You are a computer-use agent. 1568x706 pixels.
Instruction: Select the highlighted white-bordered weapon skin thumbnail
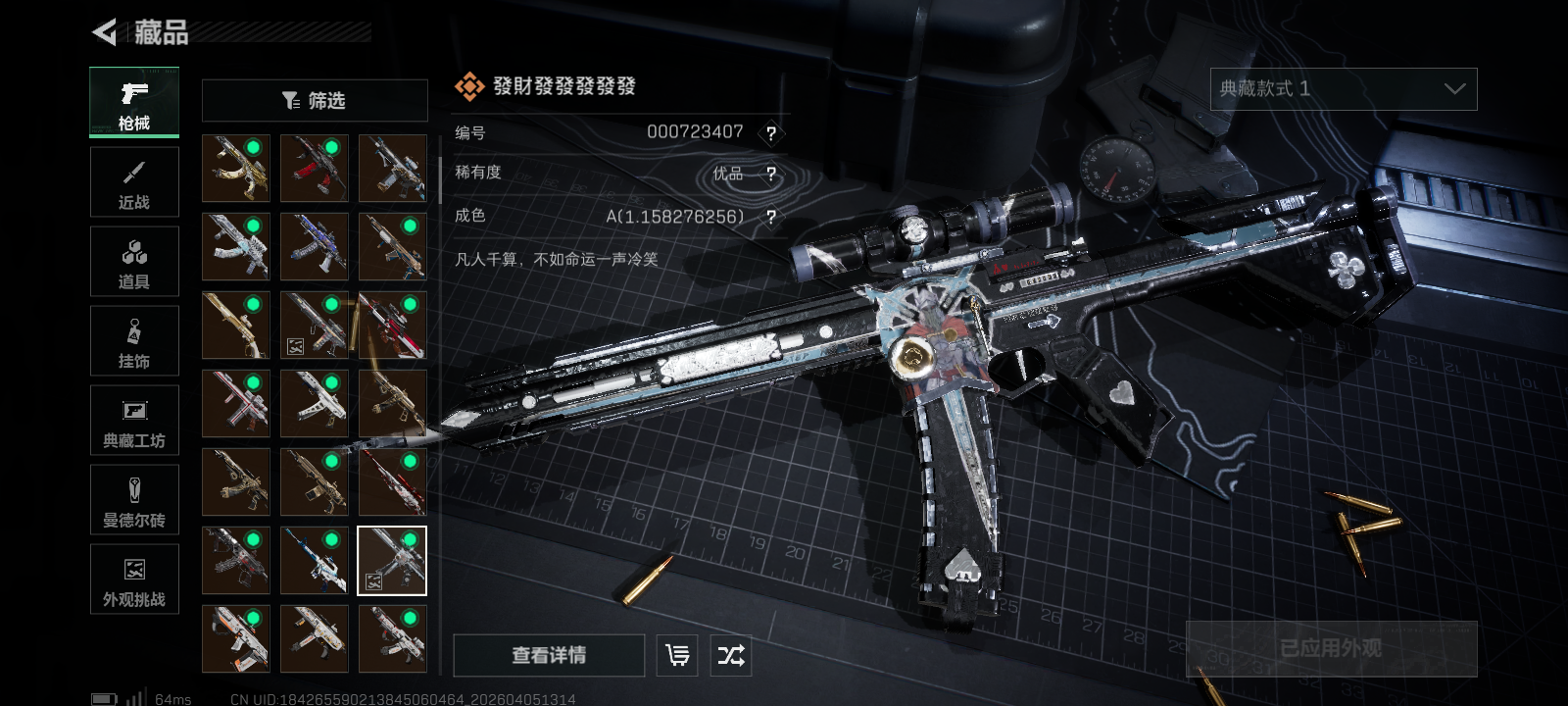click(392, 561)
